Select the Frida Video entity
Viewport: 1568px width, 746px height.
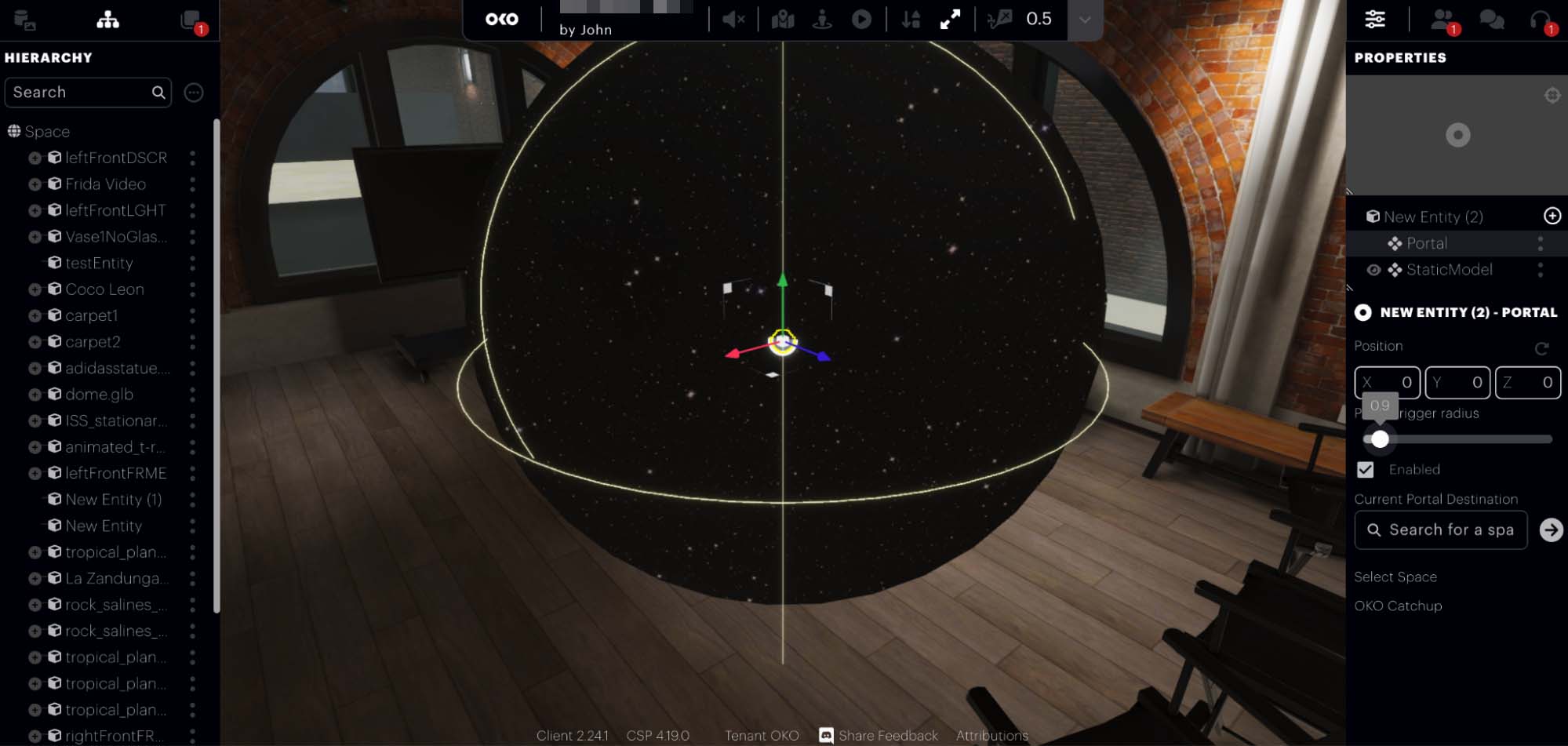click(105, 184)
